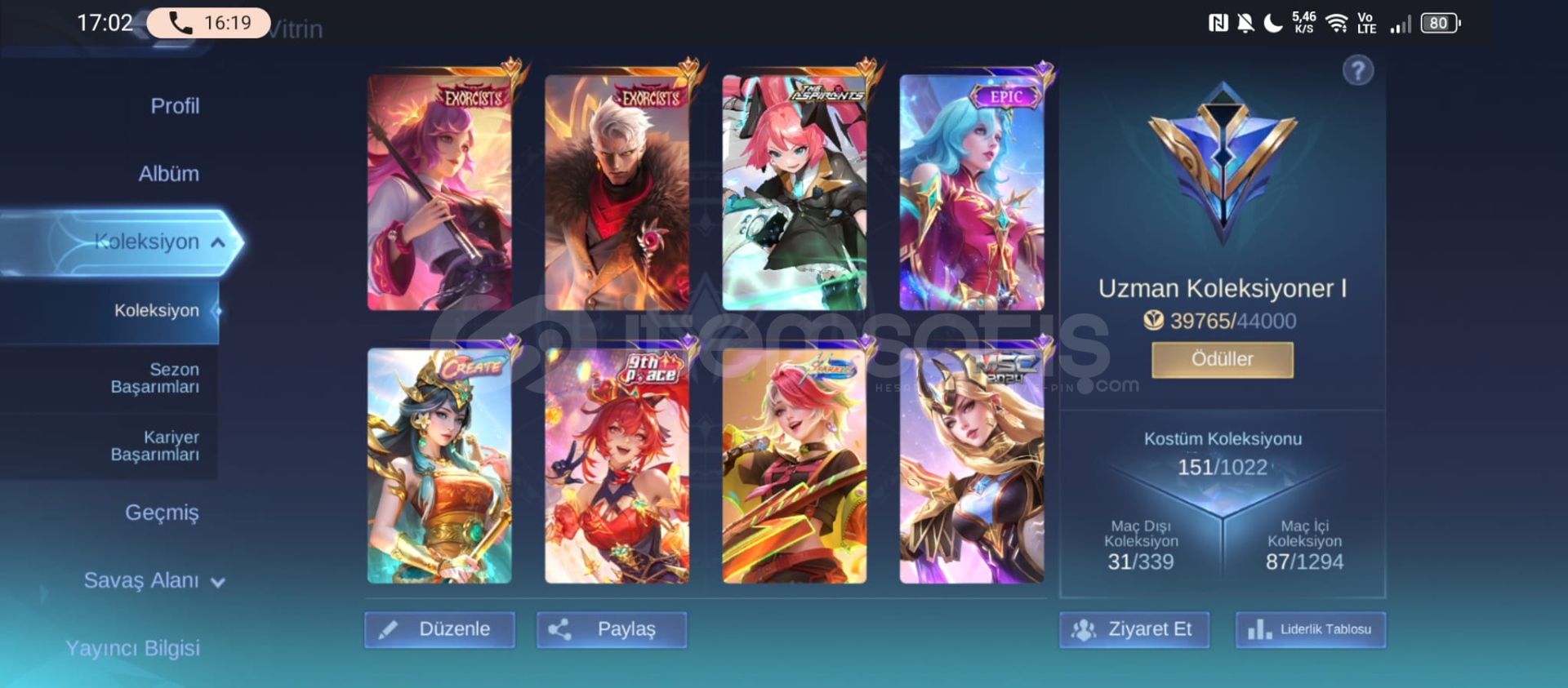
Task: Click the muted notifications bell icon
Action: 1245,22
